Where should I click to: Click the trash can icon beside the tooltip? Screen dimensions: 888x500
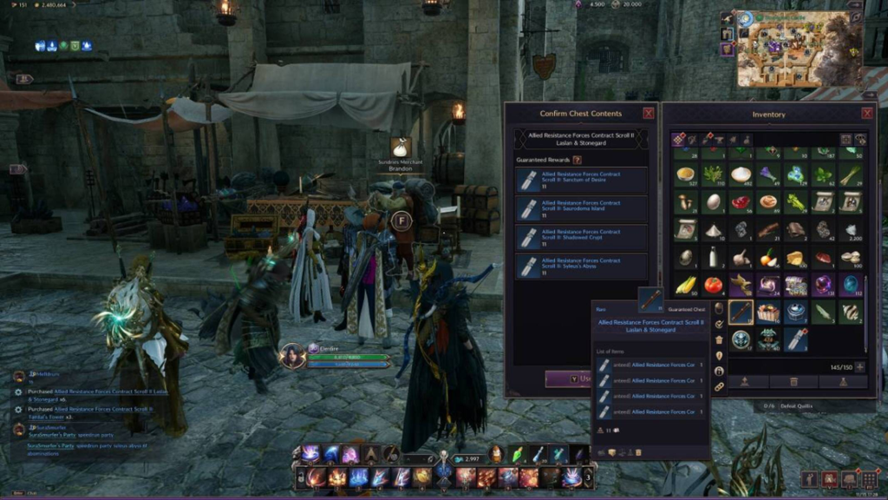point(719,340)
